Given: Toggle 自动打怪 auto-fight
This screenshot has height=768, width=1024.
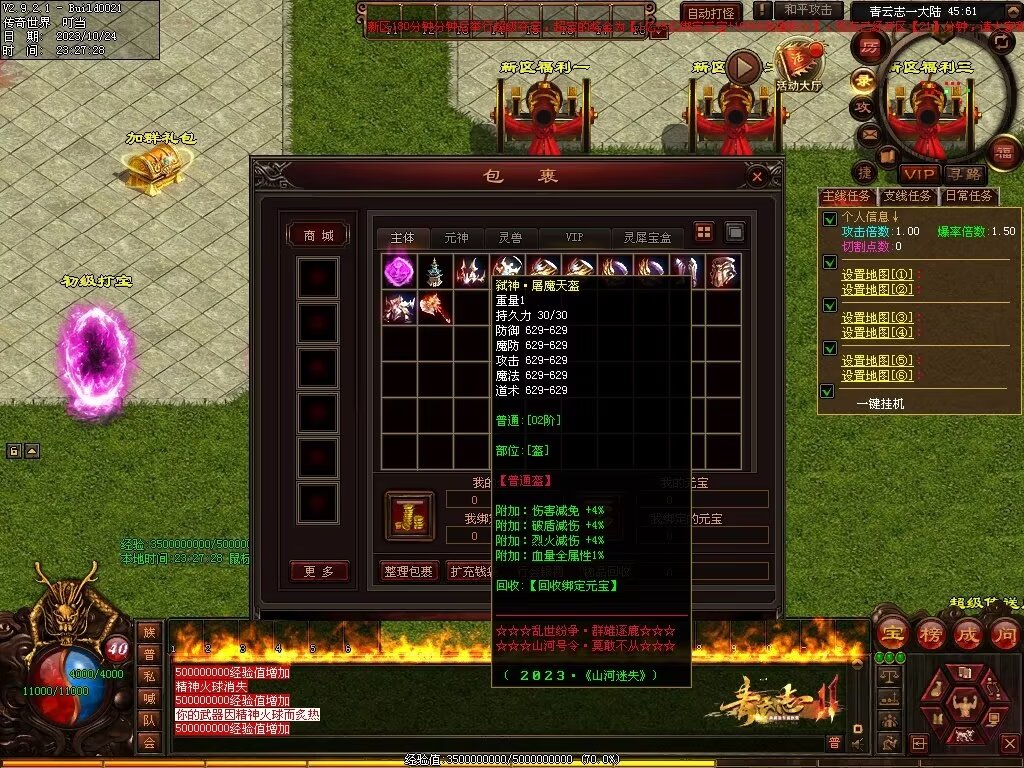Looking at the screenshot, I should (711, 13).
